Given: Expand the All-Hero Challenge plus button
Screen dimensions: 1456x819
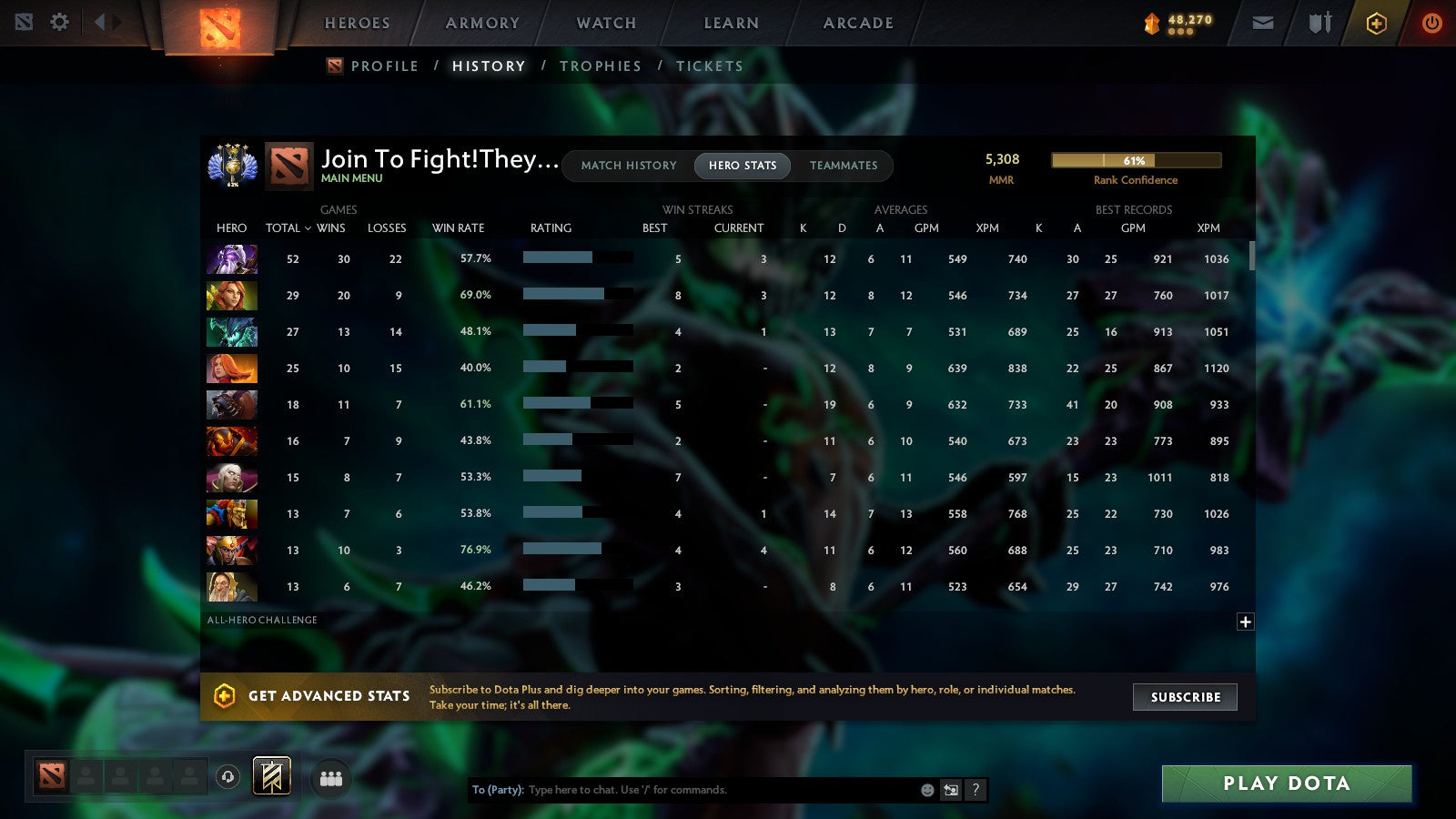Looking at the screenshot, I should 1244,622.
